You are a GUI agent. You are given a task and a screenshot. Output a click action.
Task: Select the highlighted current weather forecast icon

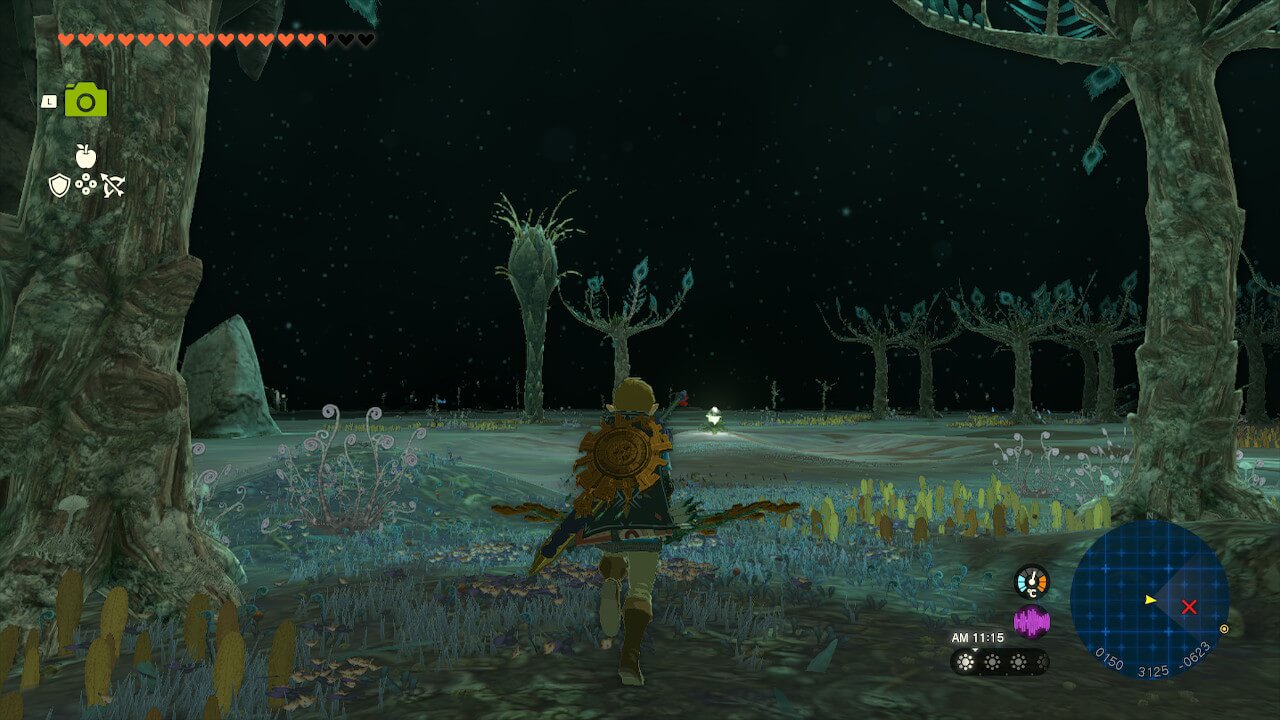click(967, 662)
